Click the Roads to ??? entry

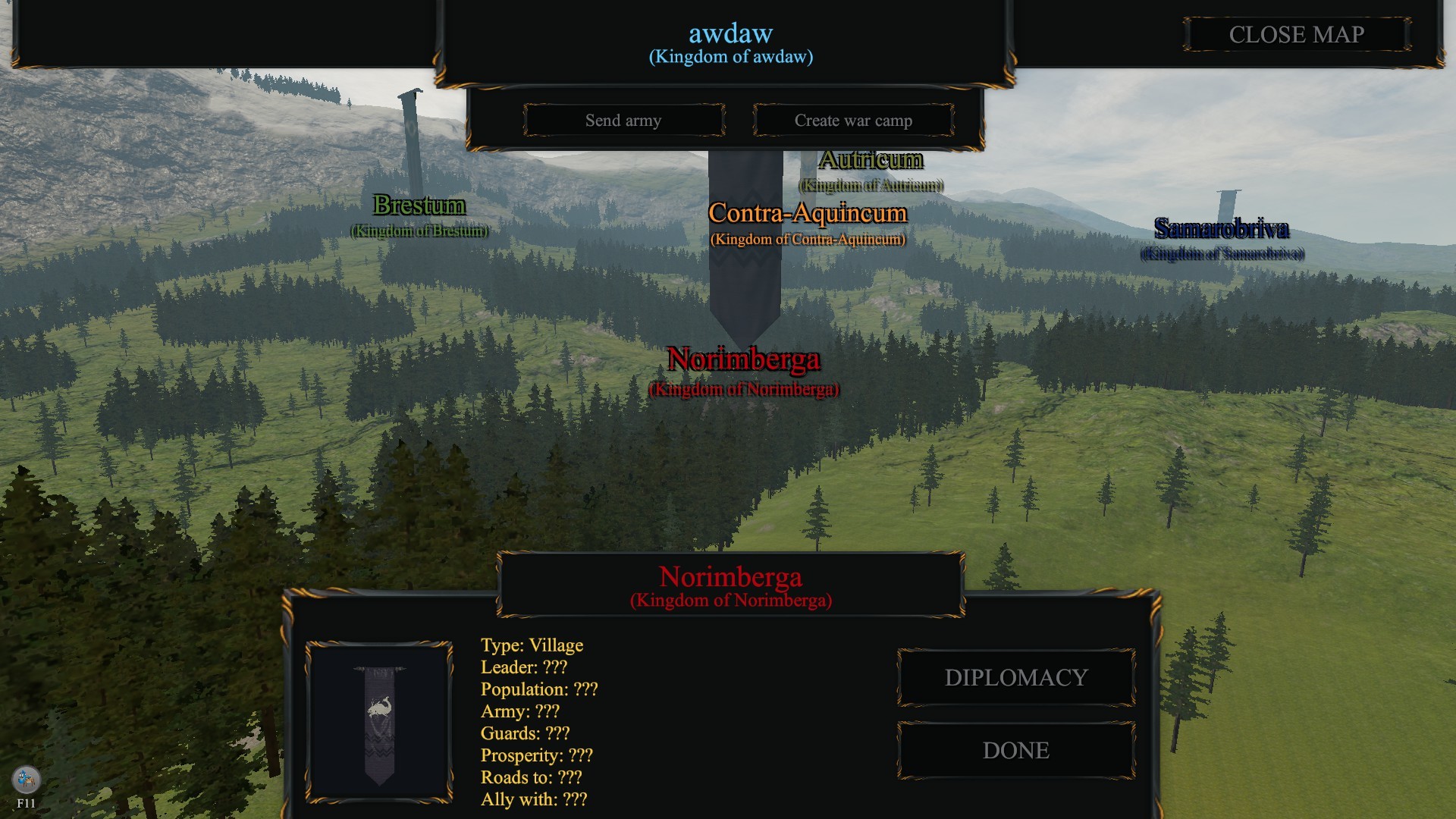pos(531,777)
